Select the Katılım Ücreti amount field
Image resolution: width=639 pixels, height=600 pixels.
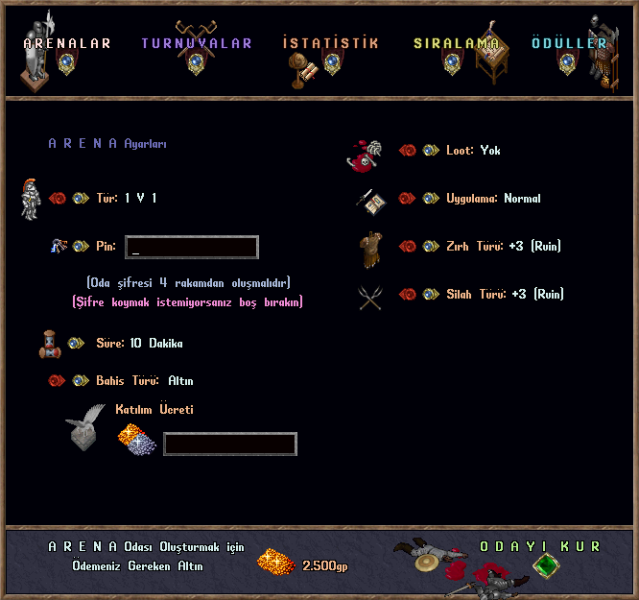point(230,444)
